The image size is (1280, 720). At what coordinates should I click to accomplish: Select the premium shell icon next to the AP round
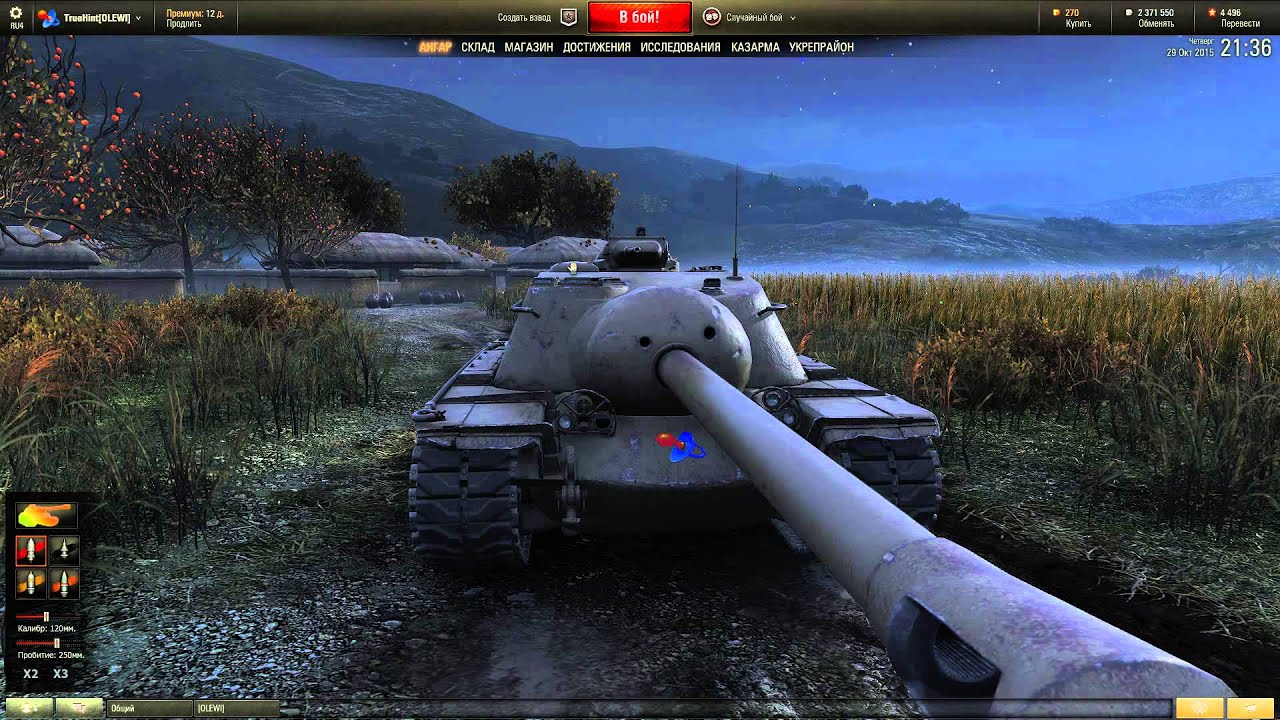click(64, 550)
